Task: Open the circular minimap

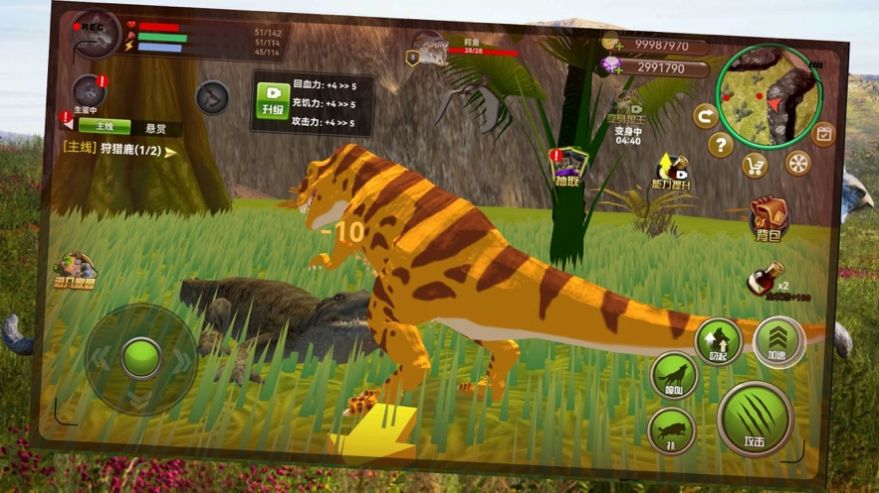Action: pyautogui.click(x=769, y=95)
